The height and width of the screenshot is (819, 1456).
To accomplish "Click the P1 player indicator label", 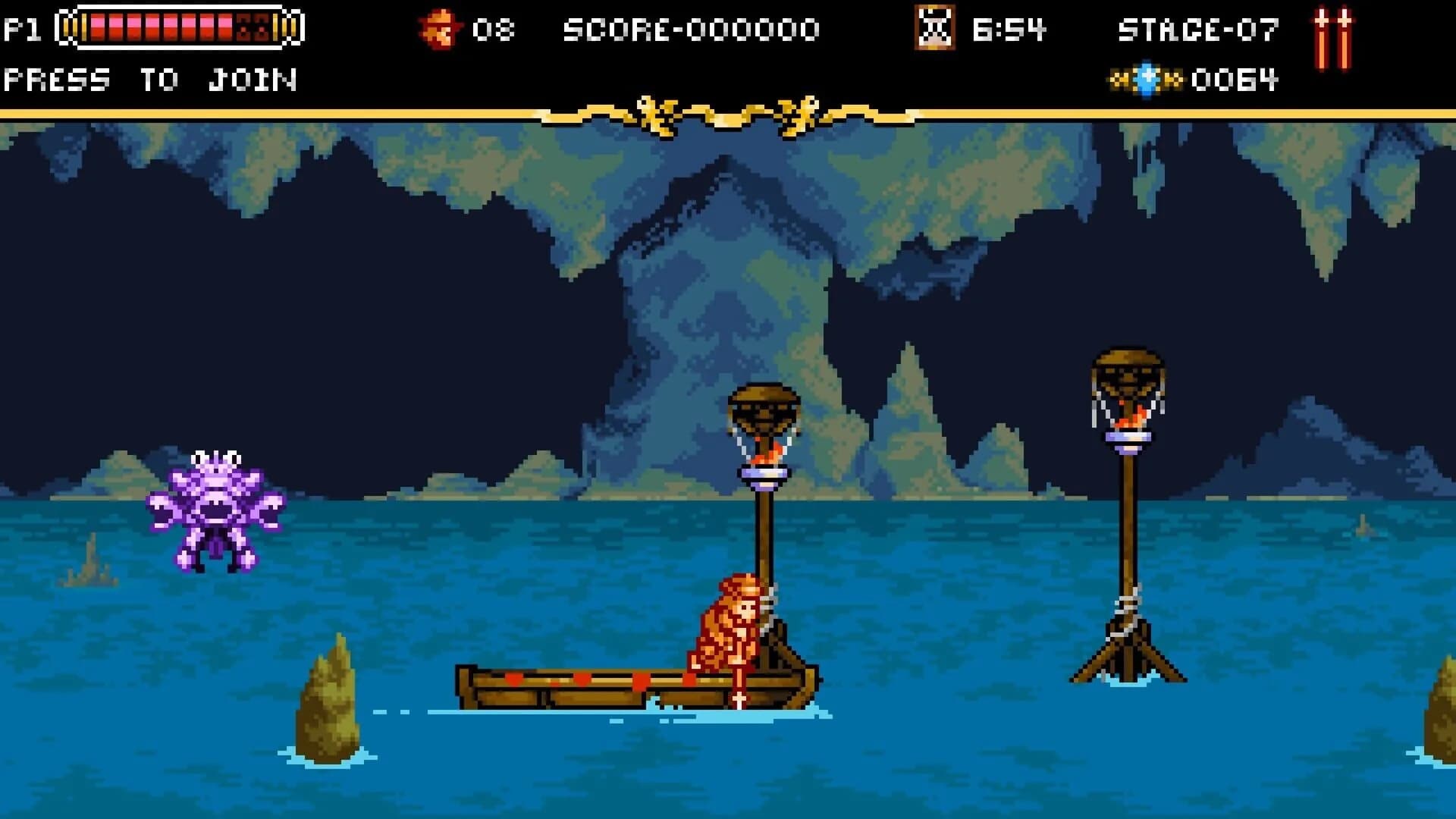I will click(x=24, y=29).
